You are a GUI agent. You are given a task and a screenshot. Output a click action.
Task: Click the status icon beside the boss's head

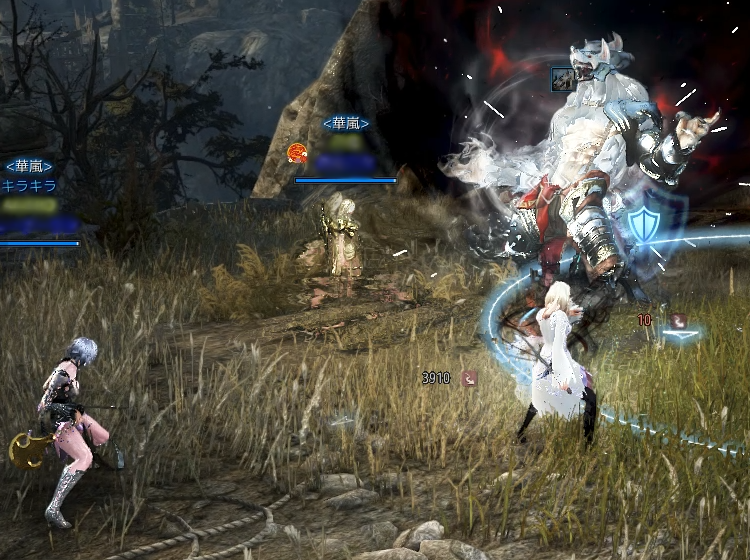(561, 78)
